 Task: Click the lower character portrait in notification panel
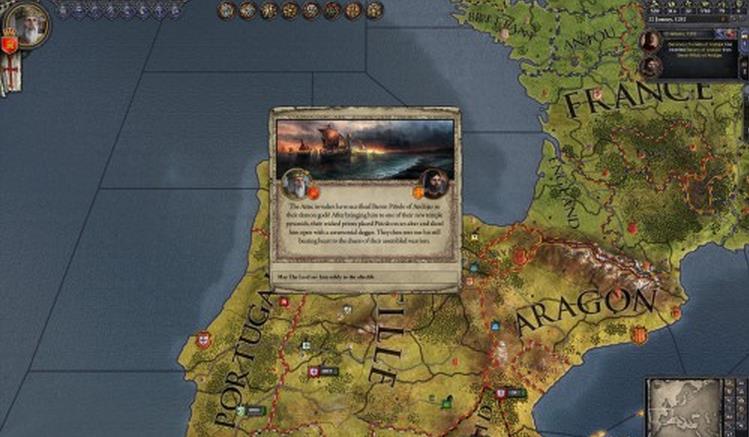coord(651,67)
